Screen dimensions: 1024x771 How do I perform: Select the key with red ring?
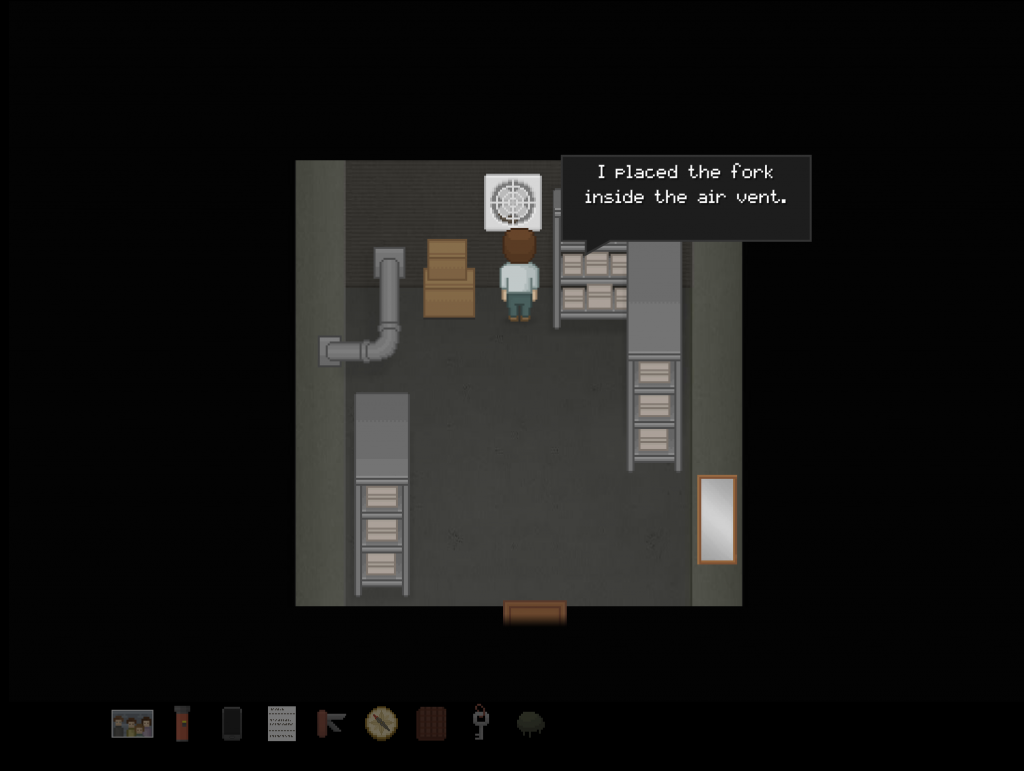[480, 722]
